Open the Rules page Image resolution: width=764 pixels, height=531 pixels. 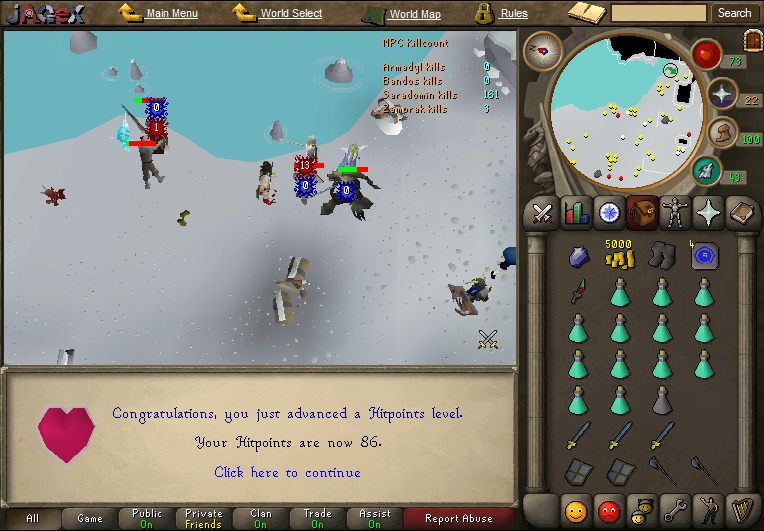[x=514, y=13]
